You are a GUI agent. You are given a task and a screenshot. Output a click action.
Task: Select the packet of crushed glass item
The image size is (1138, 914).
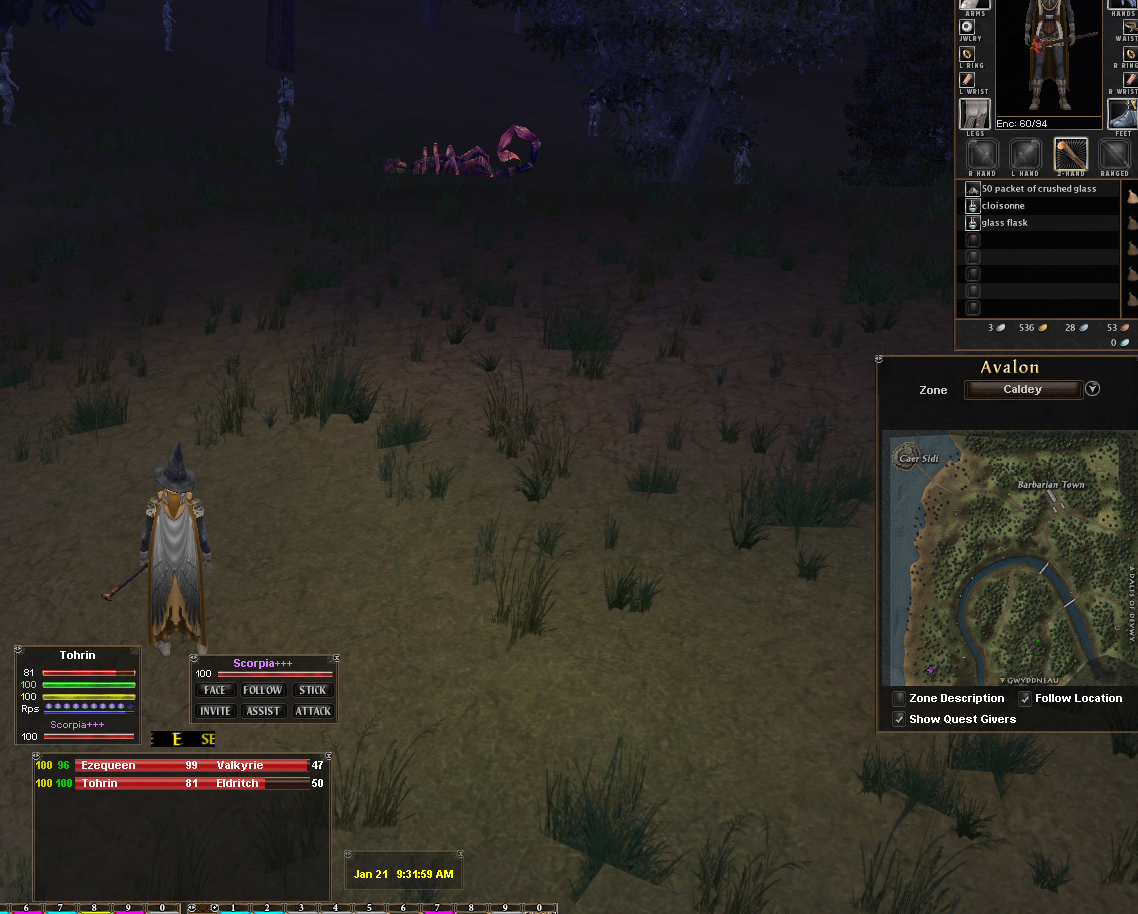(1038, 189)
